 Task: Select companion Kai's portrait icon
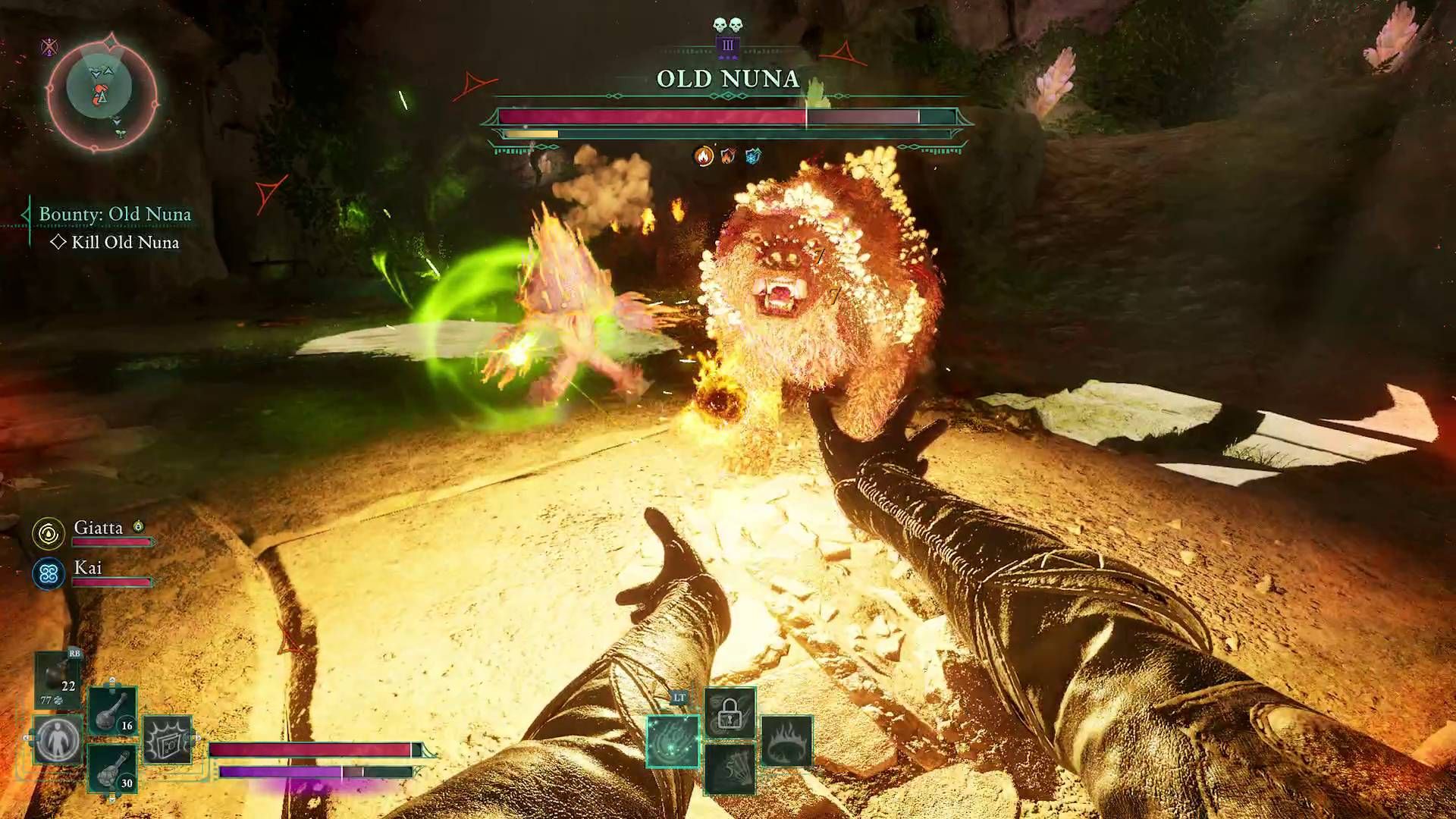(x=49, y=574)
